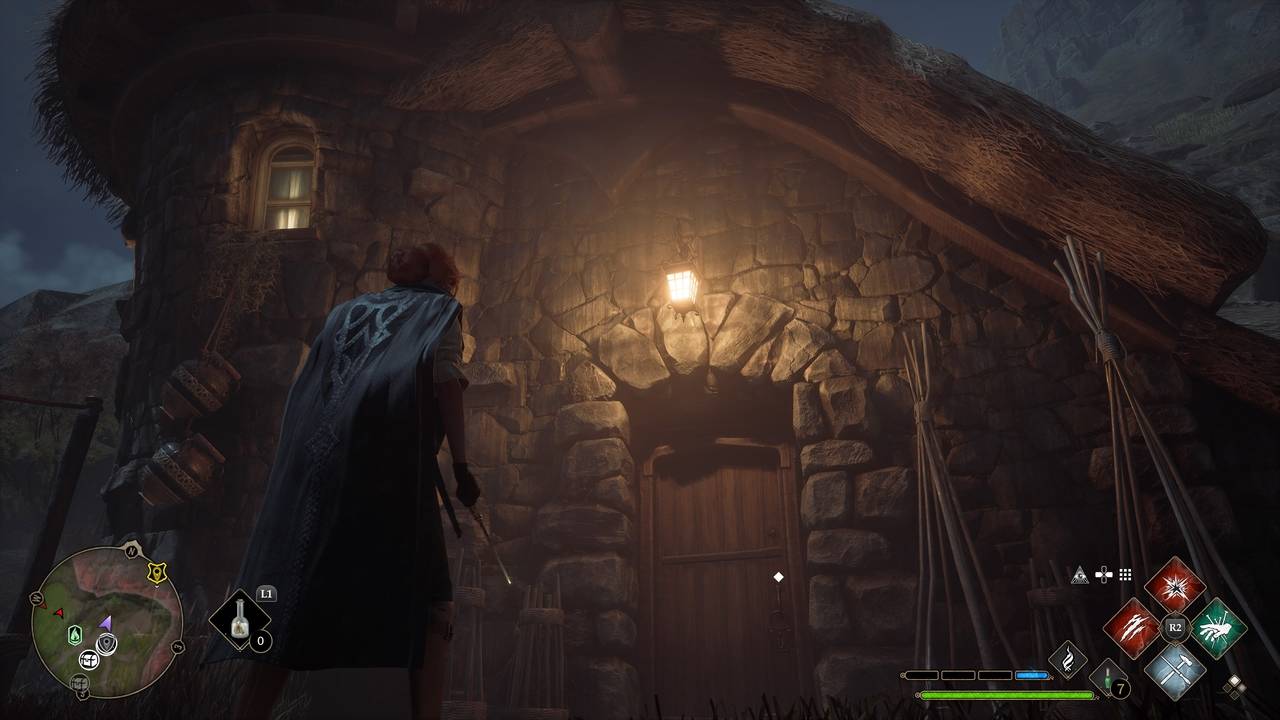1280x720 pixels.
Task: Activate the red claw slash spell
Action: click(x=1131, y=628)
